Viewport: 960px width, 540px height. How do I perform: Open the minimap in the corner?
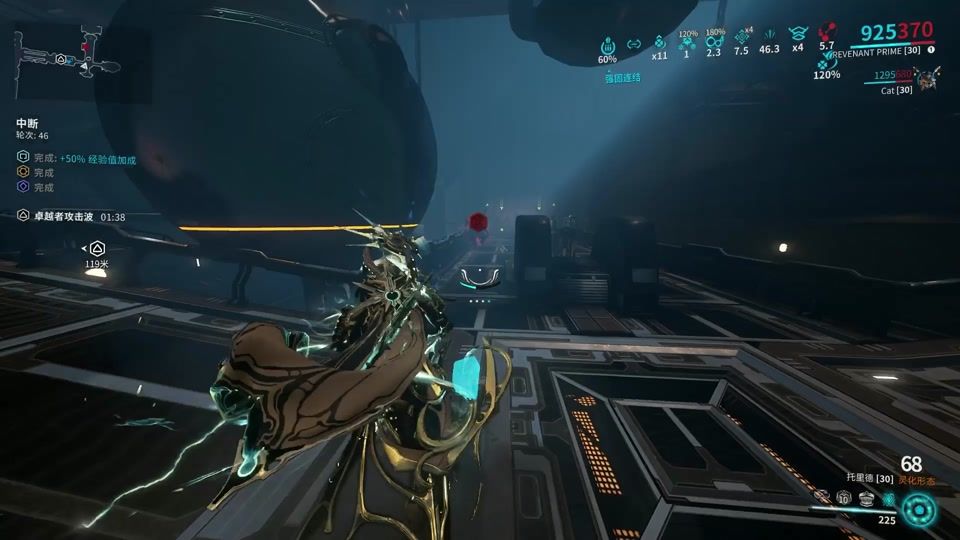(67, 57)
